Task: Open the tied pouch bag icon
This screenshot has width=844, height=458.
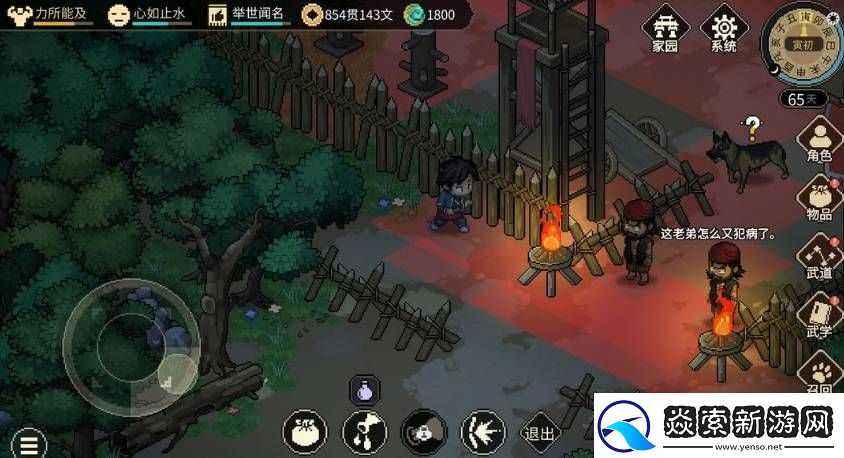Action: click(305, 432)
